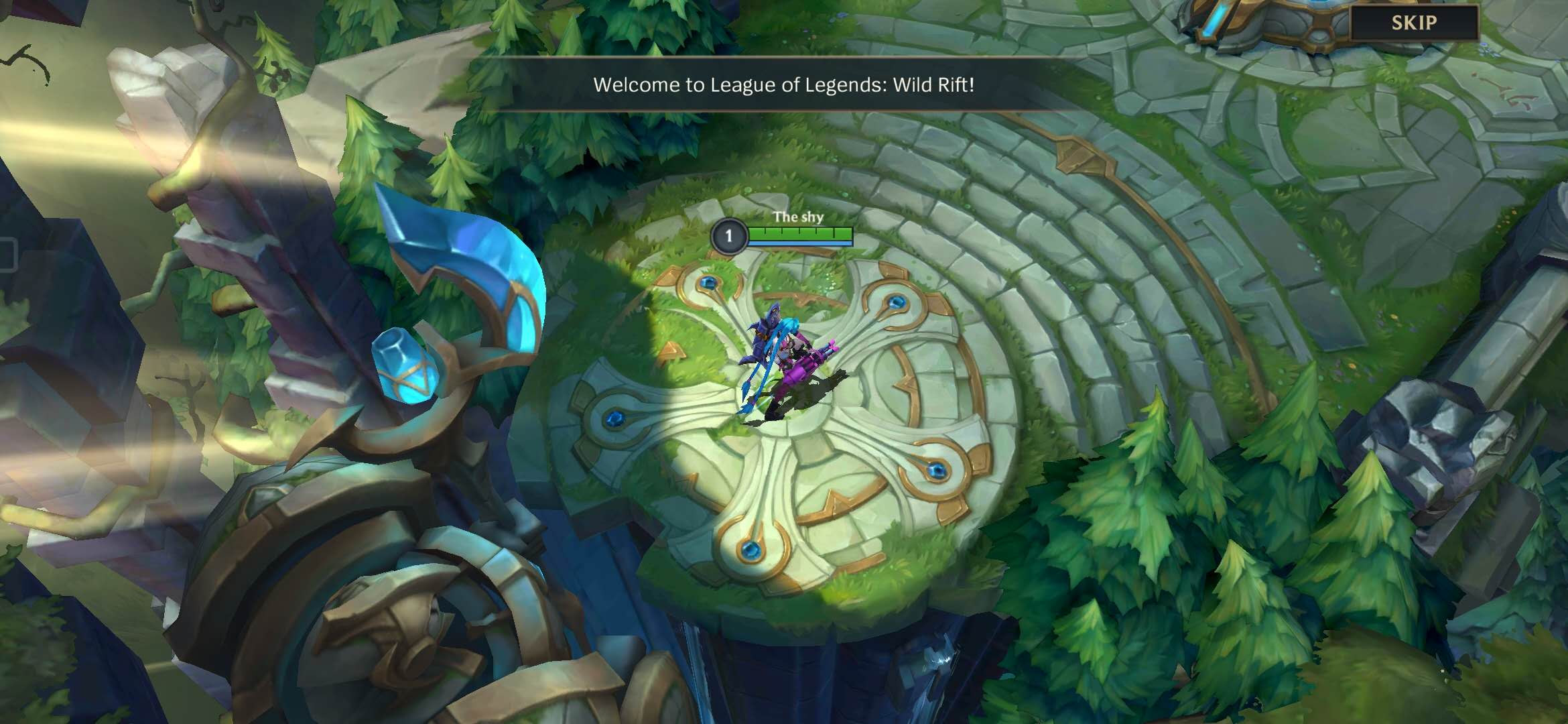Image resolution: width=1568 pixels, height=724 pixels.
Task: Skip the intro cutscene
Action: point(1414,23)
